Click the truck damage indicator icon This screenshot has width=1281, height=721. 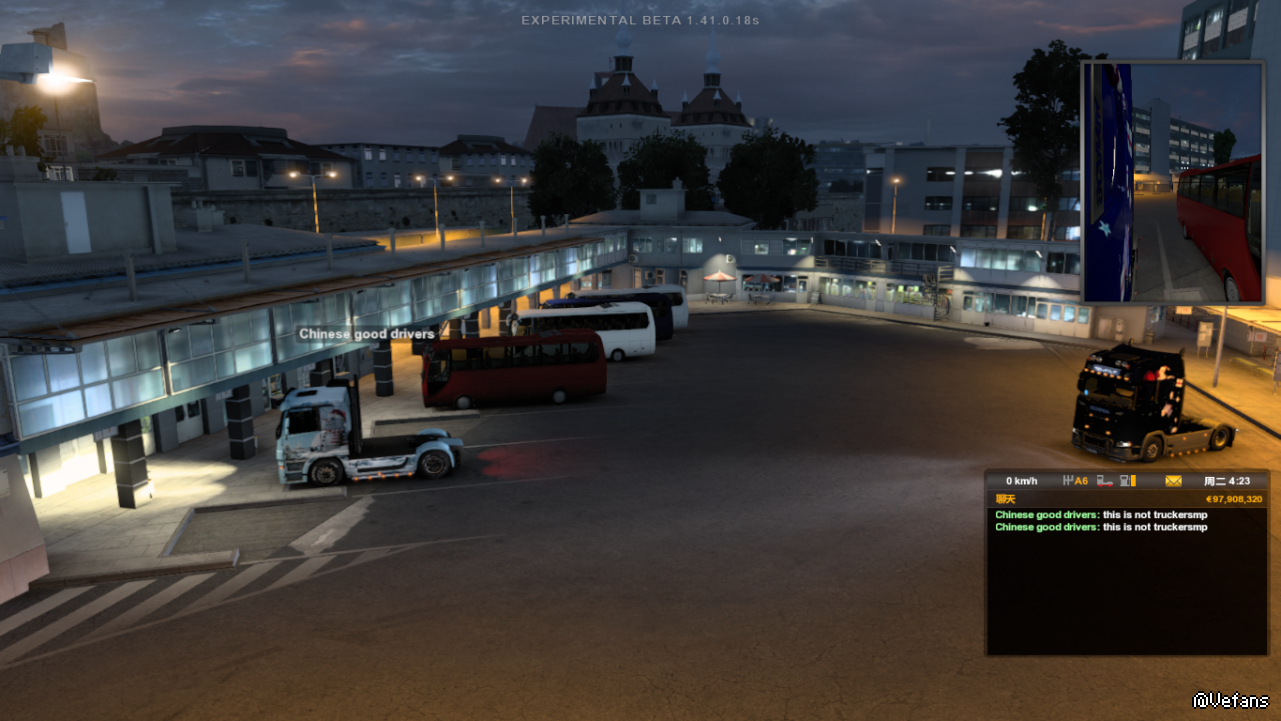[x=1105, y=481]
